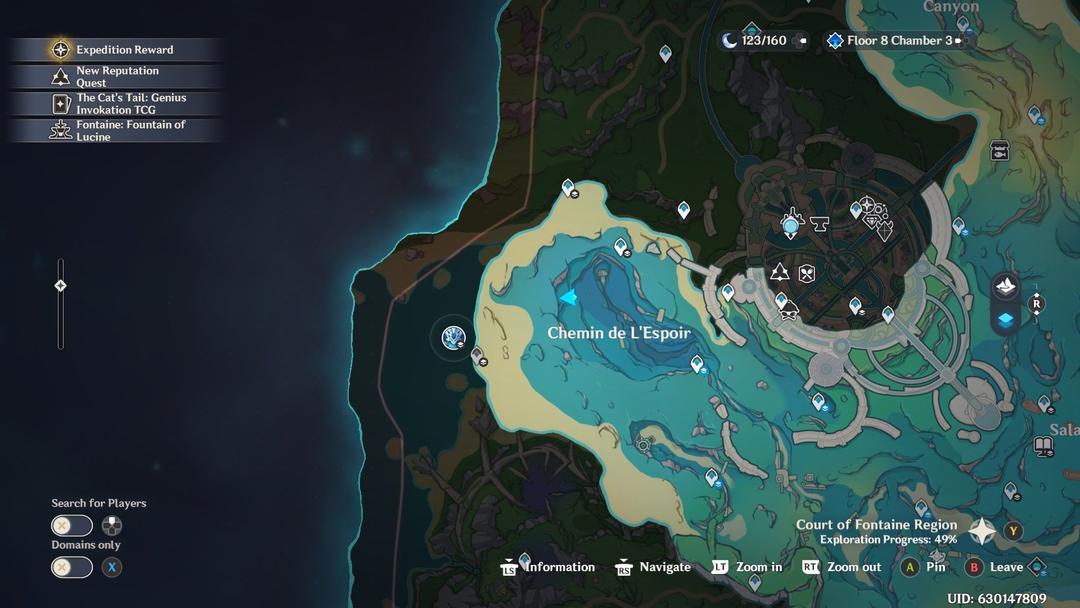Click the adventurers' guild diamond-shield marker

884,230
